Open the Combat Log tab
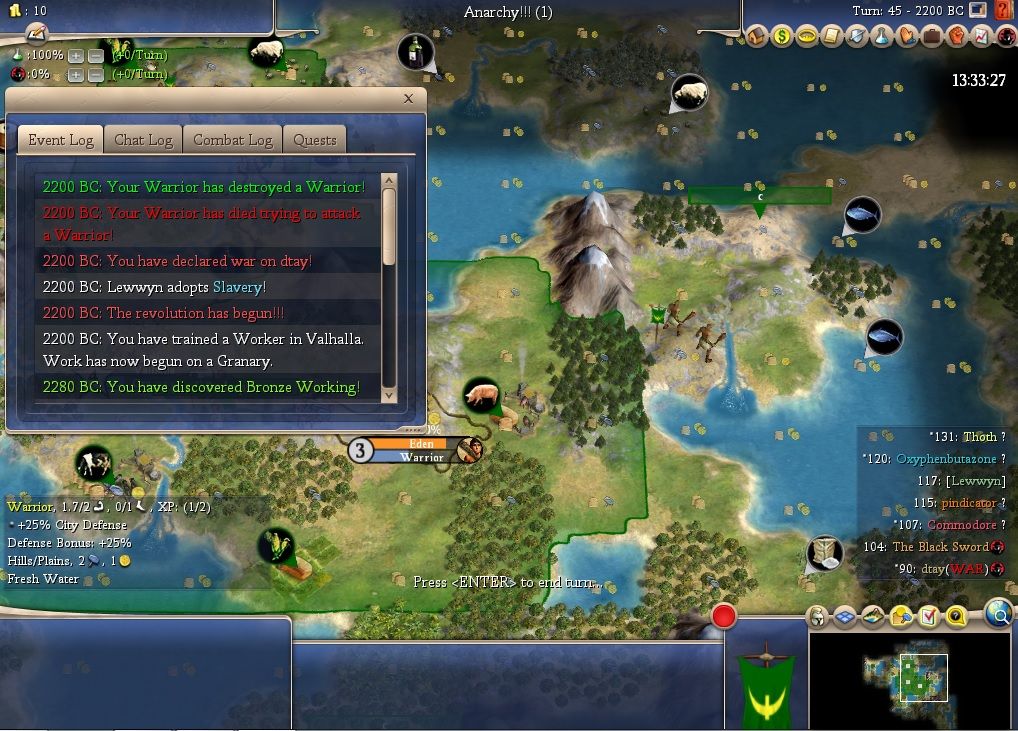 233,140
